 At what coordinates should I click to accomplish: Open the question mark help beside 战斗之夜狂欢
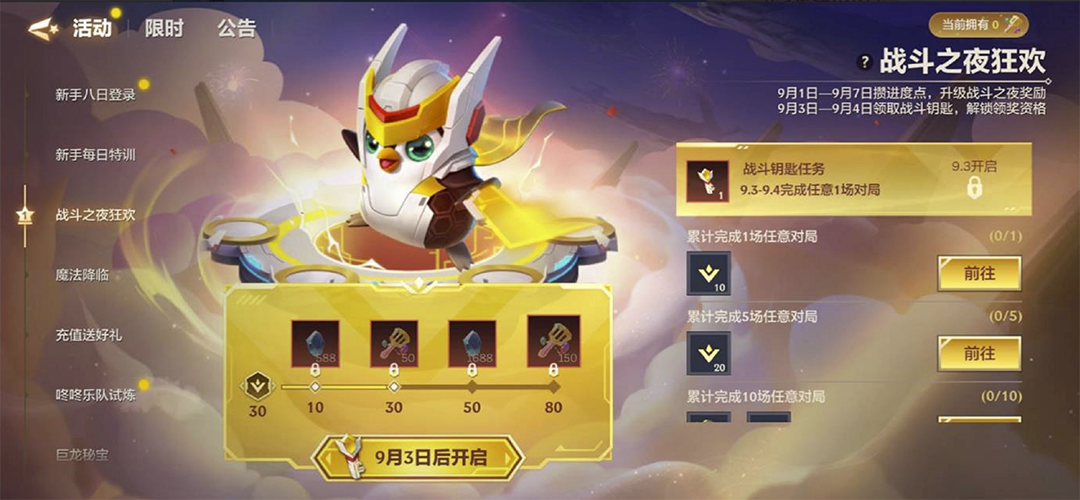tap(865, 63)
